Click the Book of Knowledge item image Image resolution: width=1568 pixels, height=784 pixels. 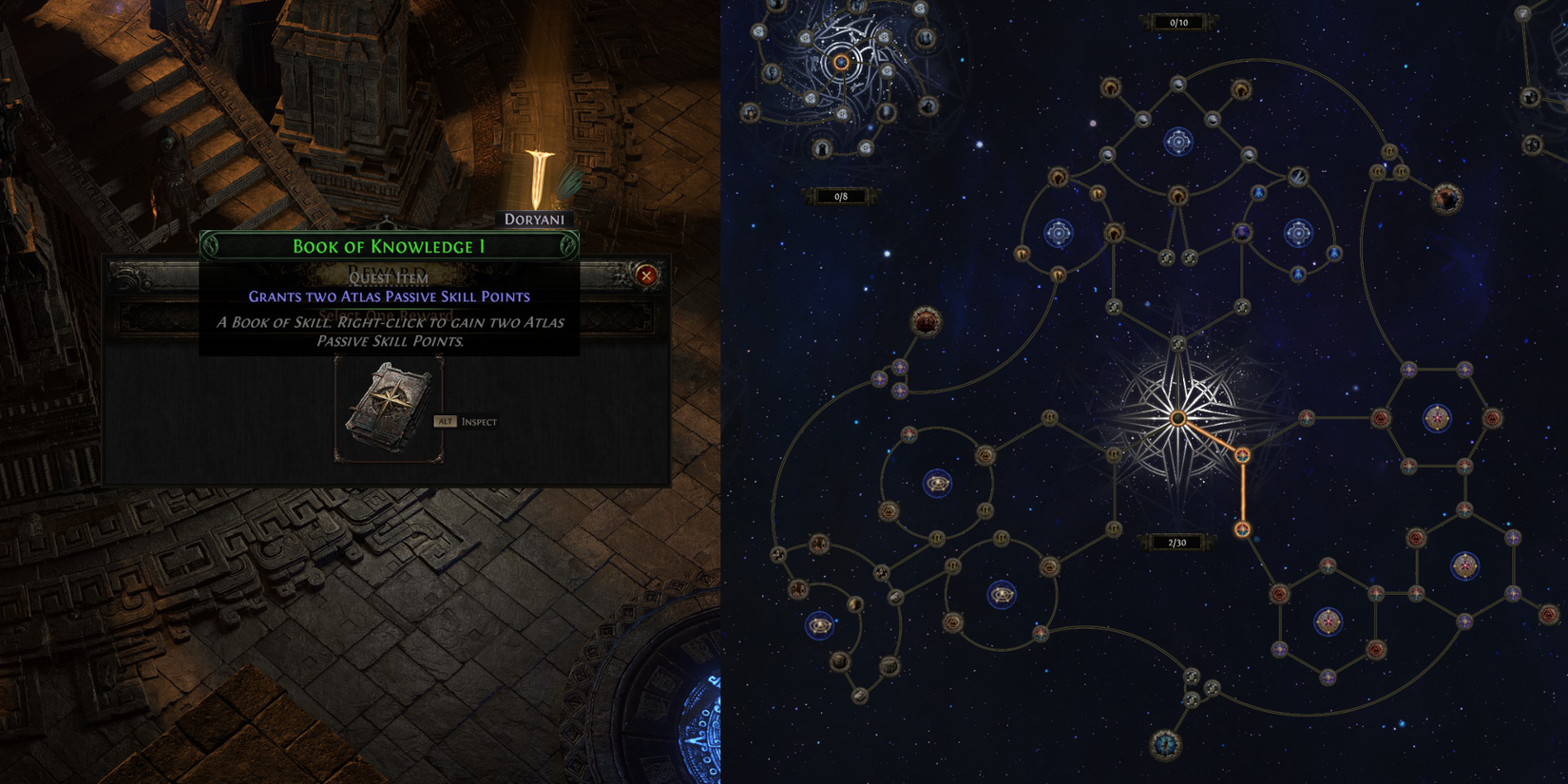tap(385, 409)
